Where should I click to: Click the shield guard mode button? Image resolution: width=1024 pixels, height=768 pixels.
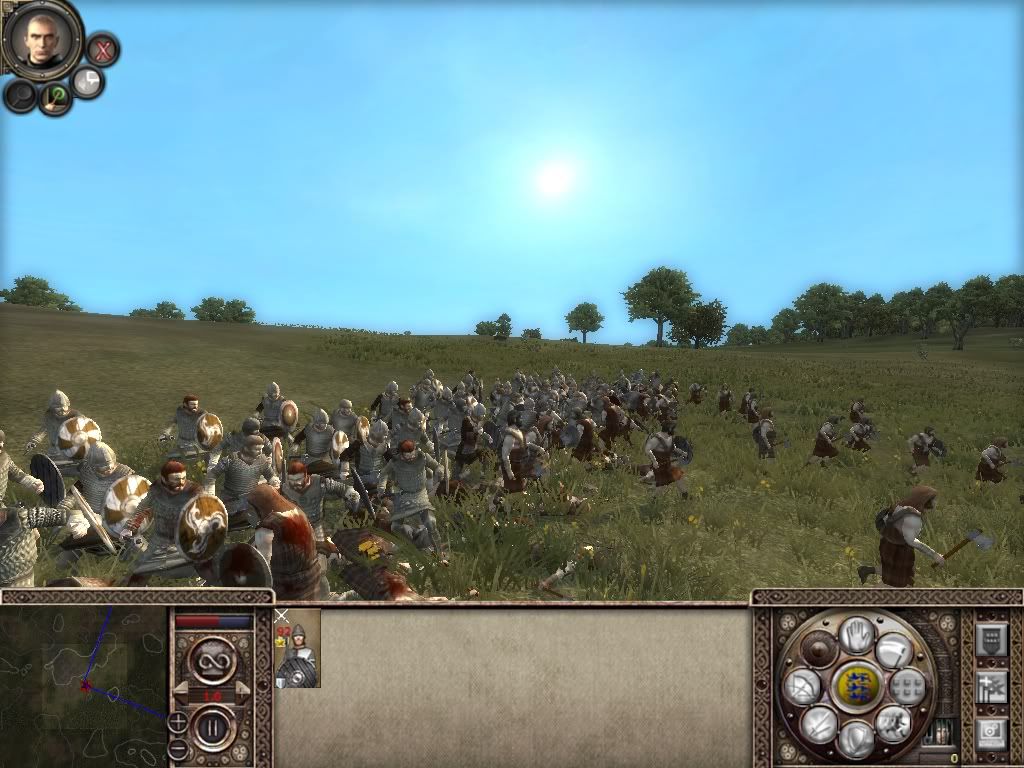[x=855, y=740]
